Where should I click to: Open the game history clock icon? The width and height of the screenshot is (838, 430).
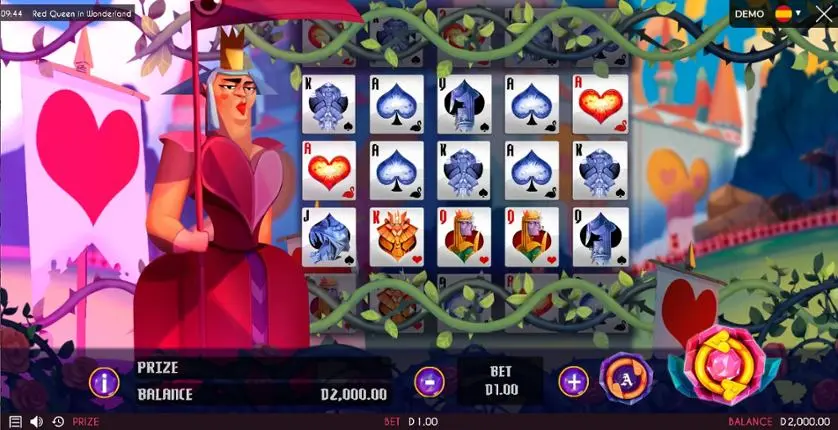click(58, 422)
